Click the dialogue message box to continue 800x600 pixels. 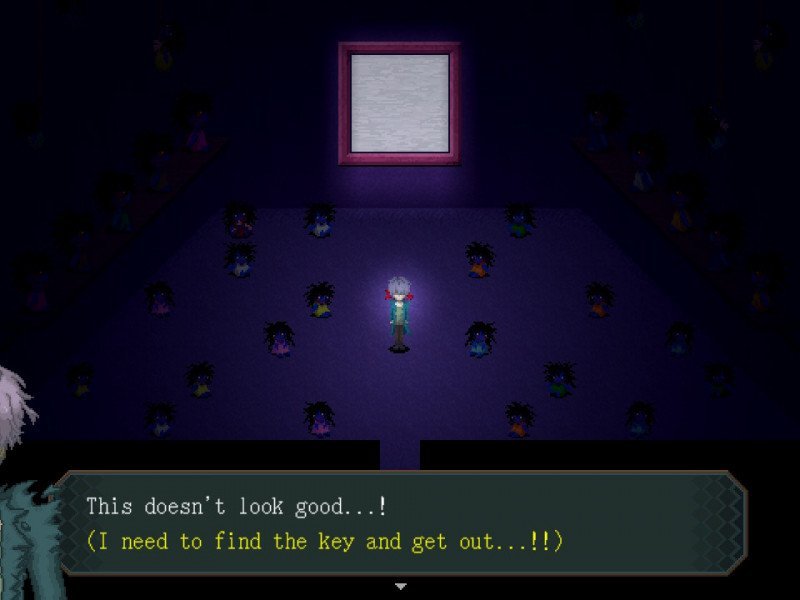pos(400,524)
